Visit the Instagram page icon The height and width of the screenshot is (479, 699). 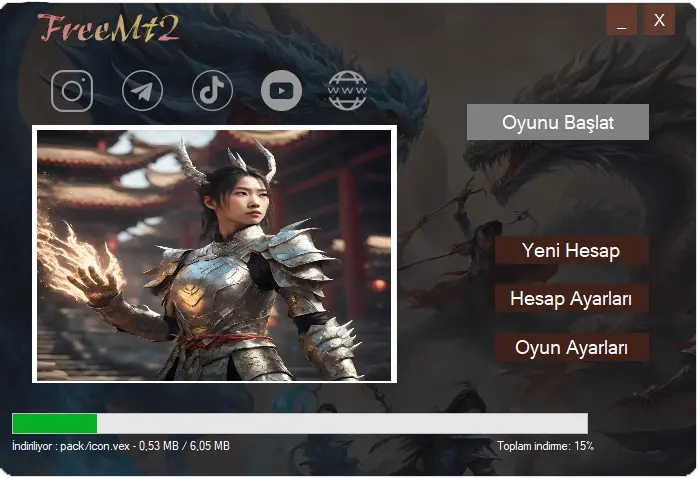click(72, 91)
